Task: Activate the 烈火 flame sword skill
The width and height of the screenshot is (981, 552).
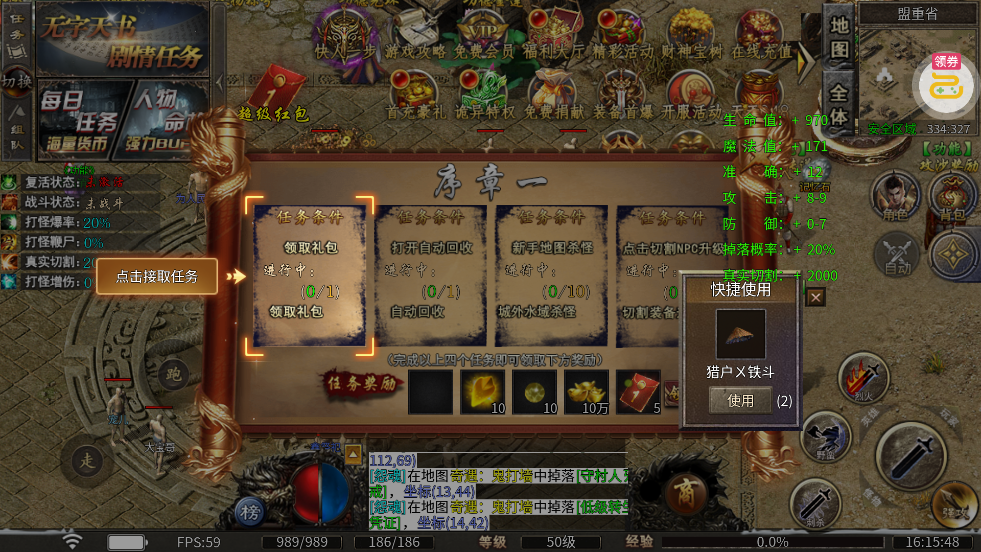Action: coord(862,379)
